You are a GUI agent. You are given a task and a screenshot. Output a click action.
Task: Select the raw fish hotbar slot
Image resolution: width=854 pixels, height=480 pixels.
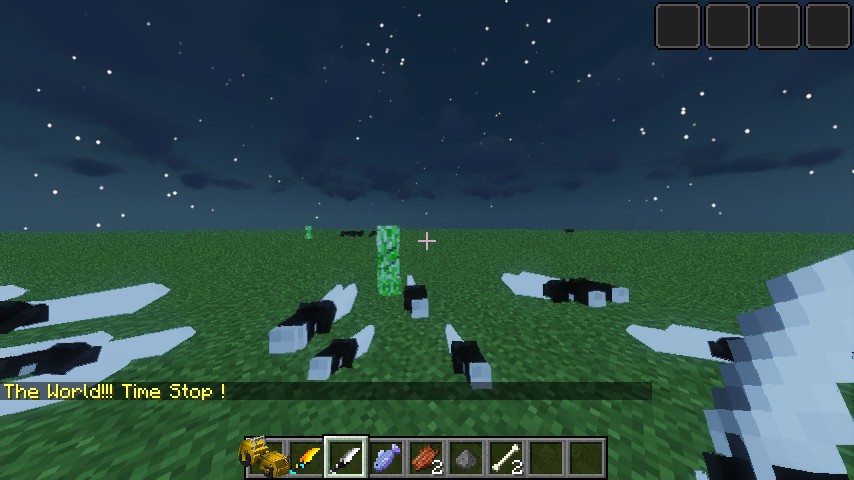(386, 459)
